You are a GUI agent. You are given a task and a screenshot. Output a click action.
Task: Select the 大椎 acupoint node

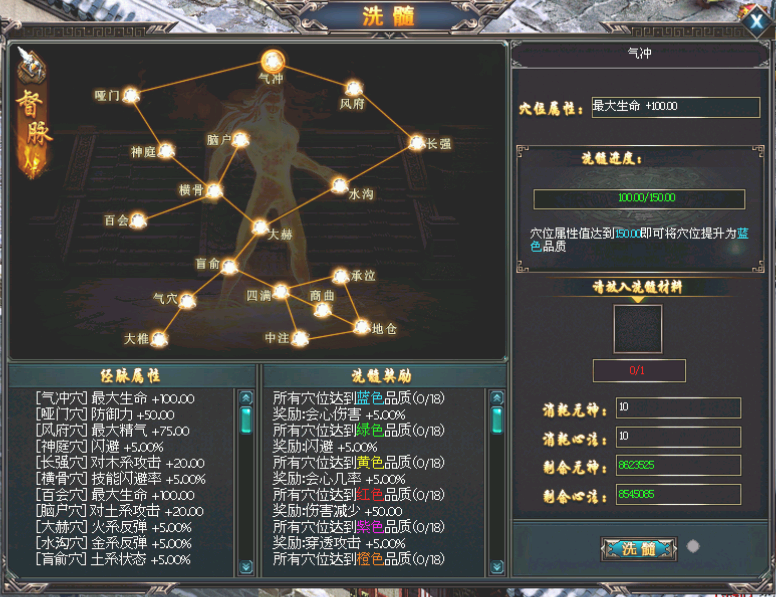(158, 338)
